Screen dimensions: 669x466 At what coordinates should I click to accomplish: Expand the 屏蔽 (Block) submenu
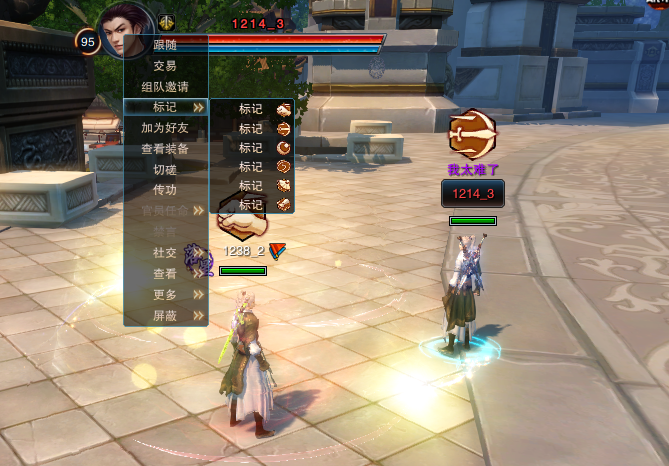click(164, 315)
